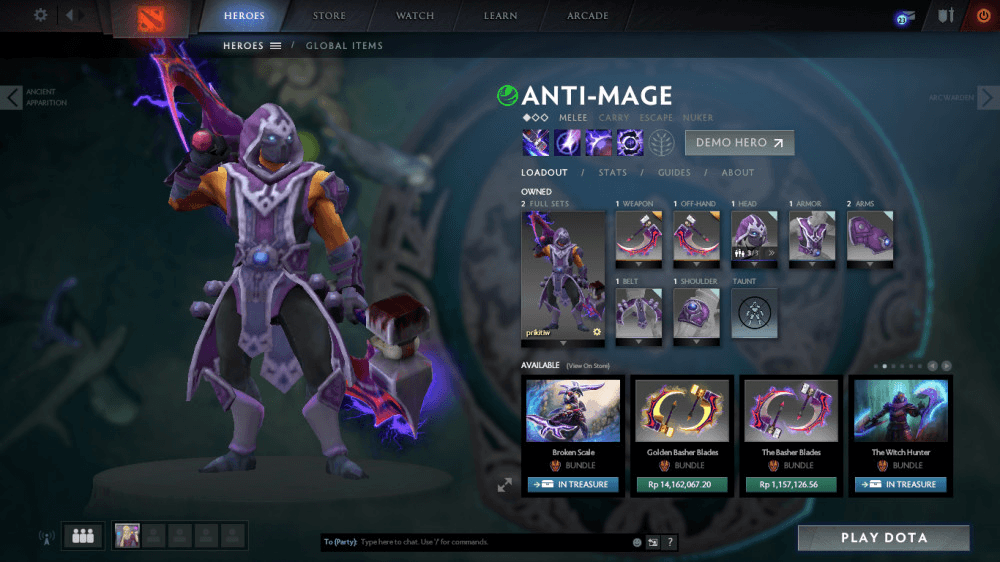Start matchmaking with Play Dota

(x=883, y=538)
